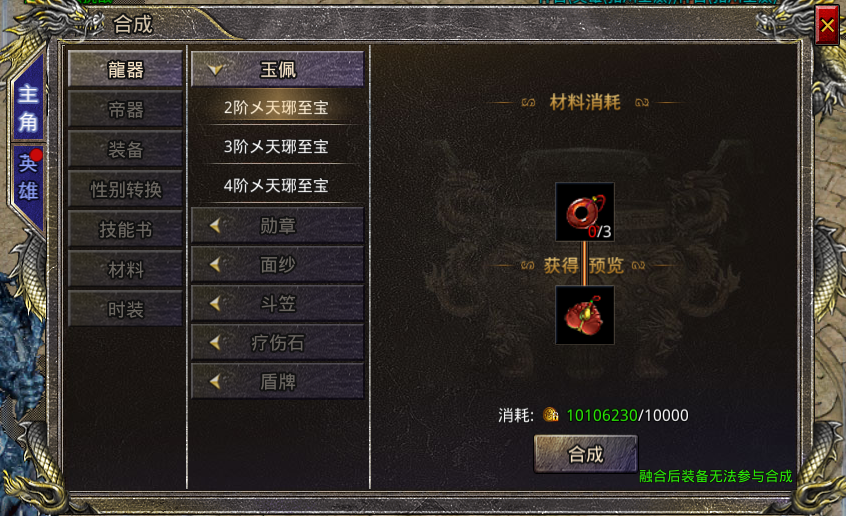Expand the 疗伤石 section

click(x=277, y=342)
